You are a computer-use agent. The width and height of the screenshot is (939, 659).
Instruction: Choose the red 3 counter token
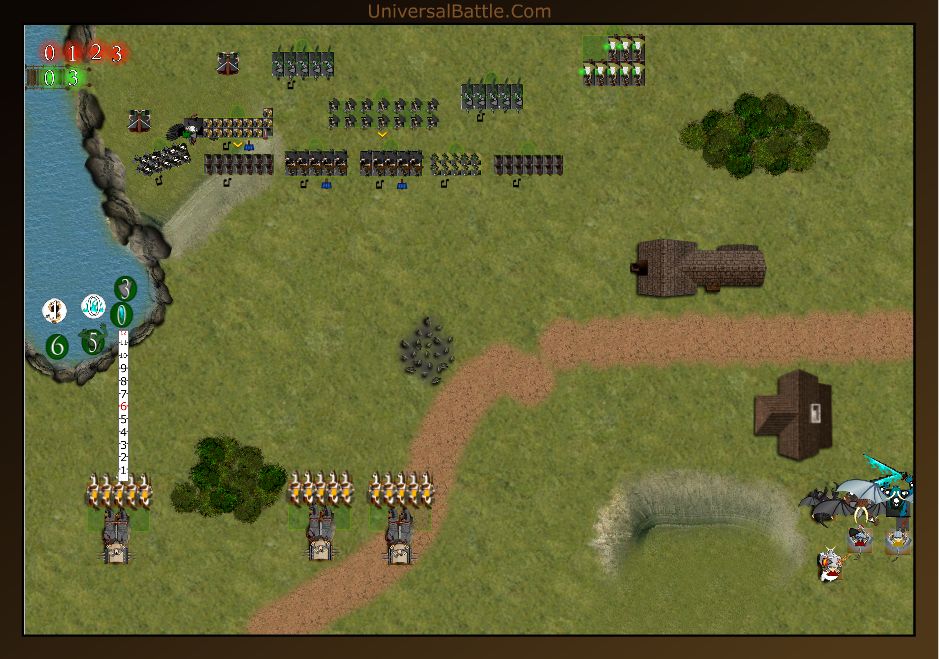click(x=117, y=54)
